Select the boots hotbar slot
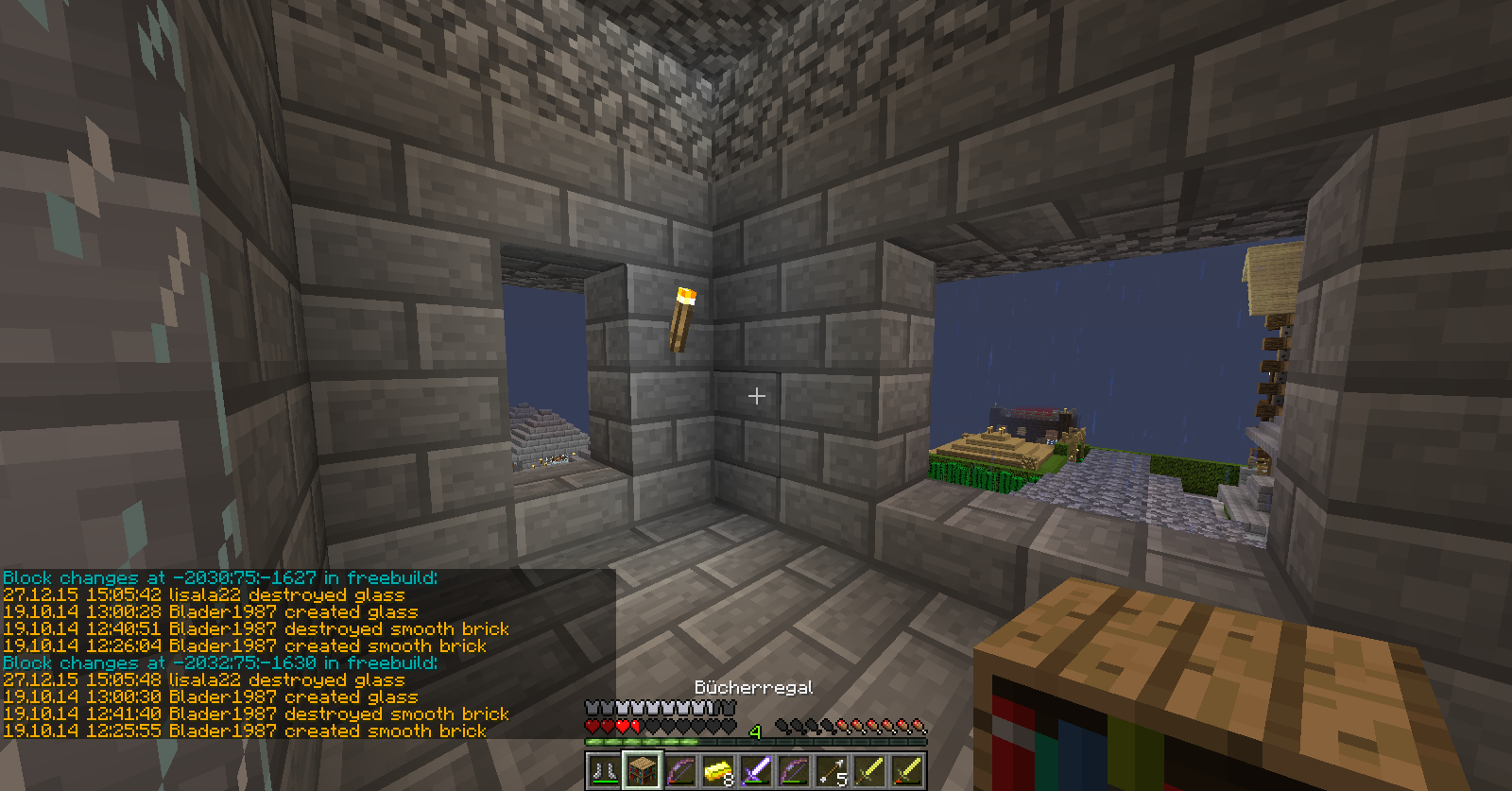Viewport: 1512px width, 791px height. [x=604, y=770]
